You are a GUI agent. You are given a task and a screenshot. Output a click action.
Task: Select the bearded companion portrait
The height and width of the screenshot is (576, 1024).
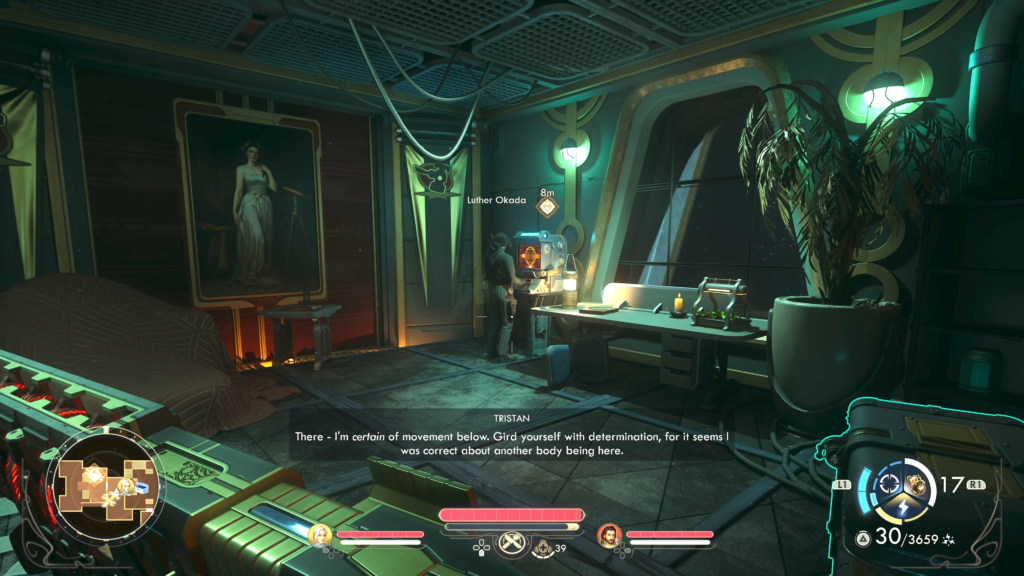(x=609, y=535)
